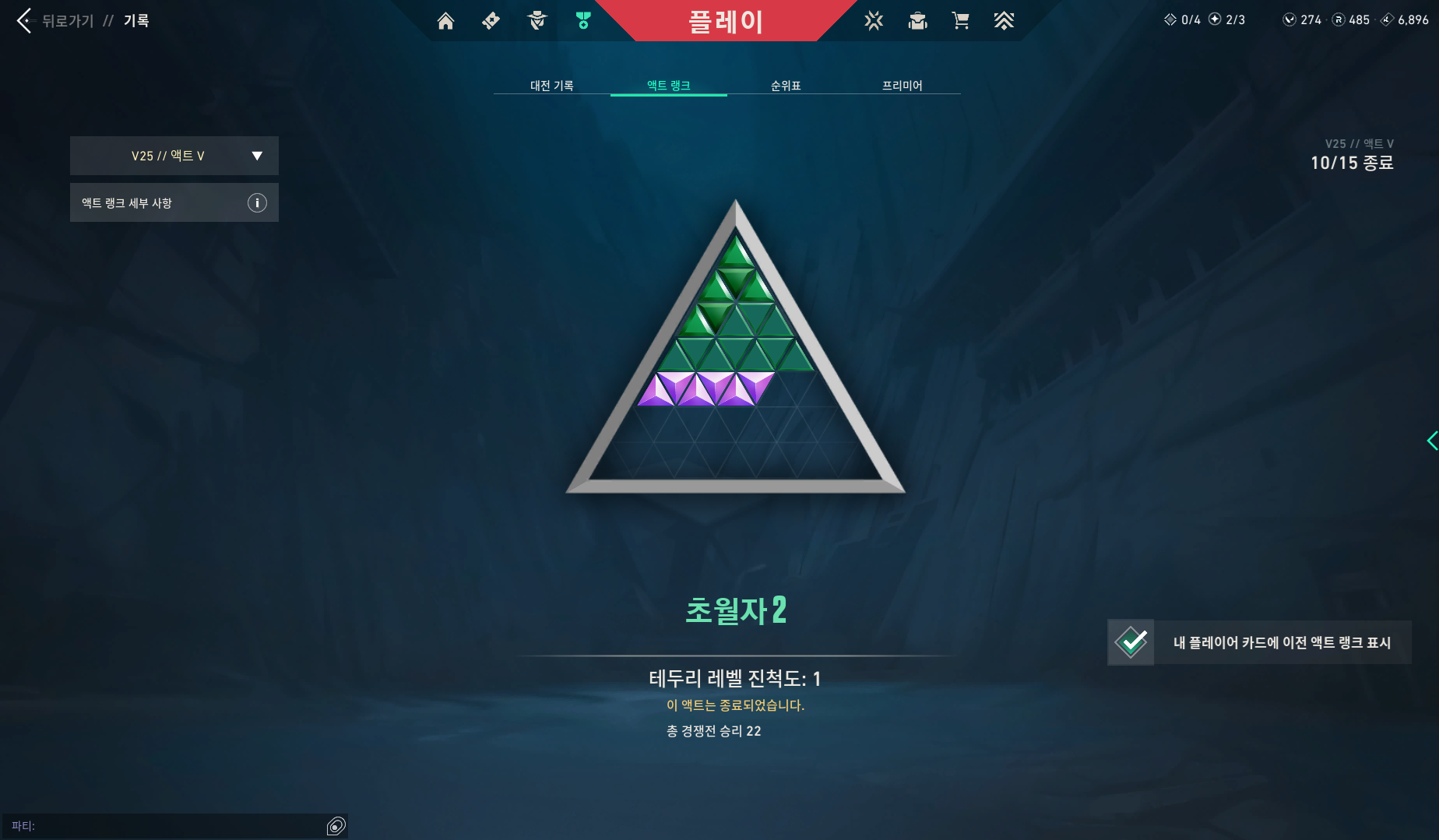
Task: Switch to the 대전 기록 tab
Action: click(551, 86)
